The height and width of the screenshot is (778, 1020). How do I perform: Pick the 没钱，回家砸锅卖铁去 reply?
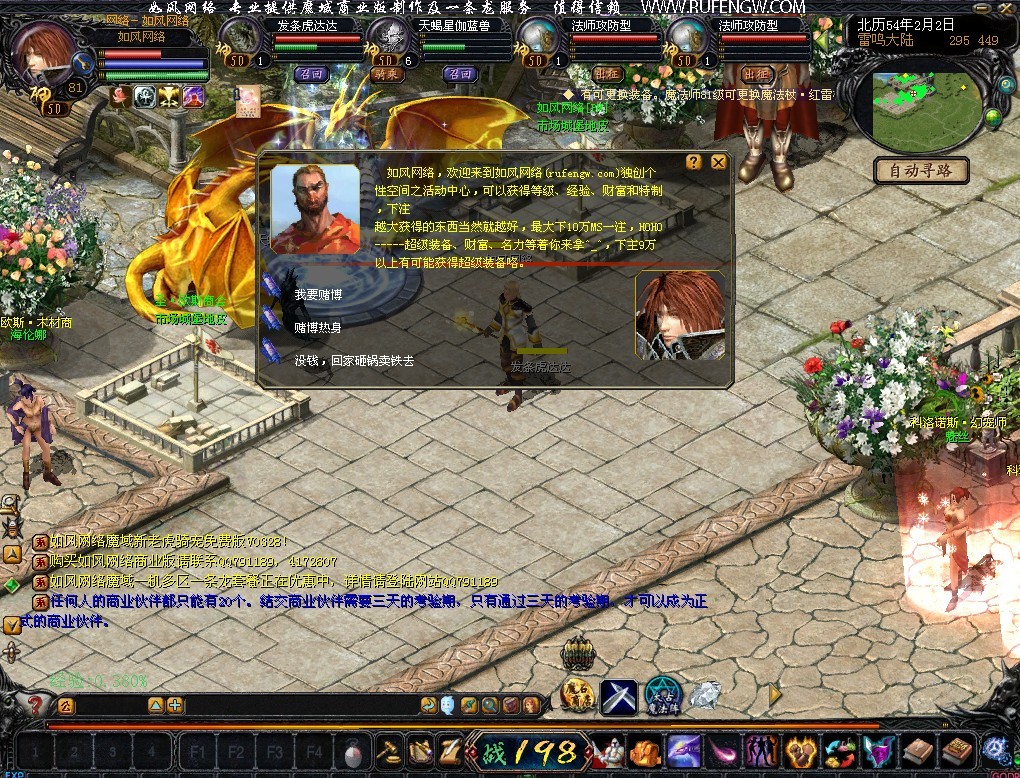pyautogui.click(x=353, y=360)
